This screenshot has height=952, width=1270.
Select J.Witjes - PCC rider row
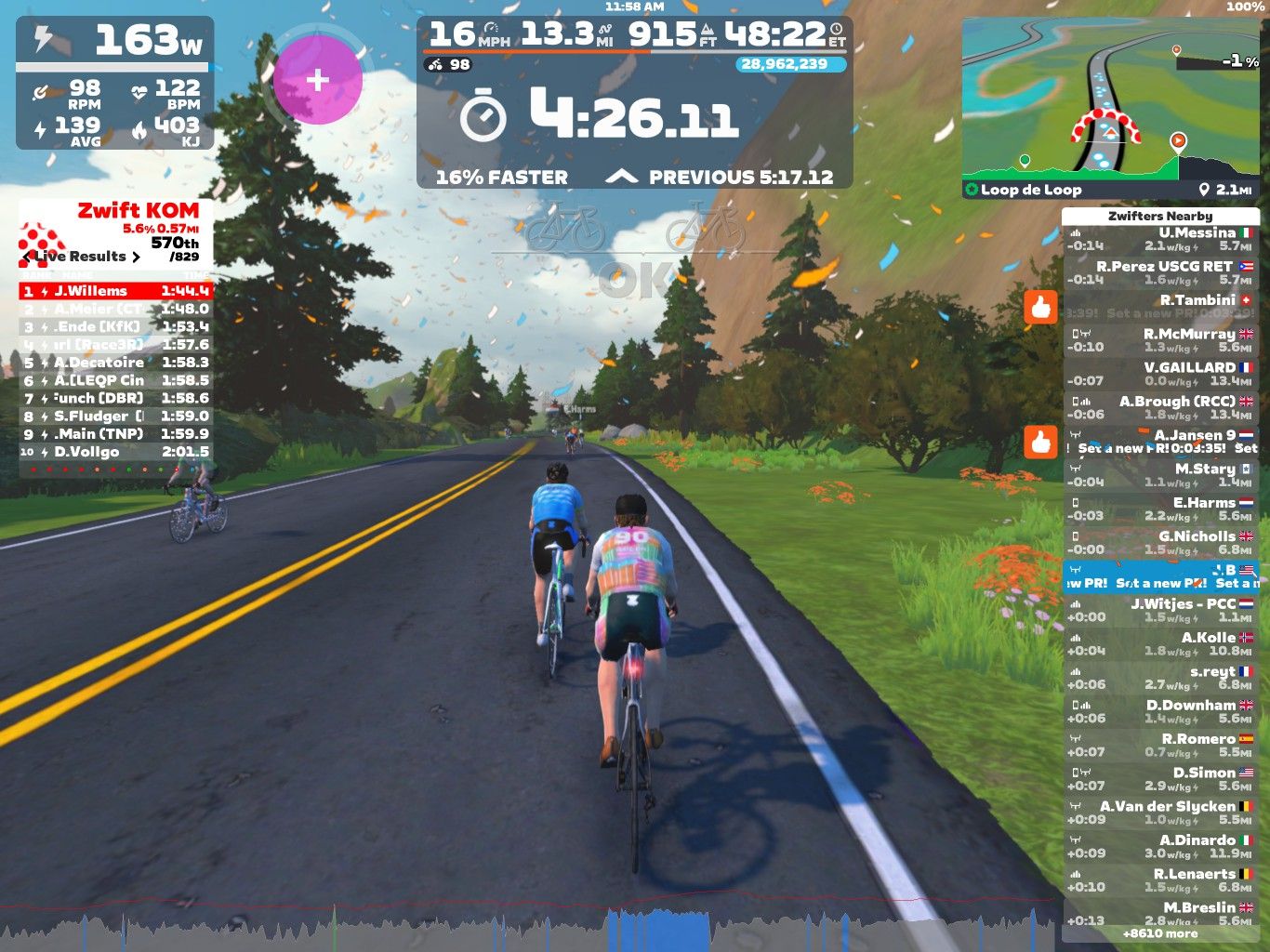pos(1160,610)
